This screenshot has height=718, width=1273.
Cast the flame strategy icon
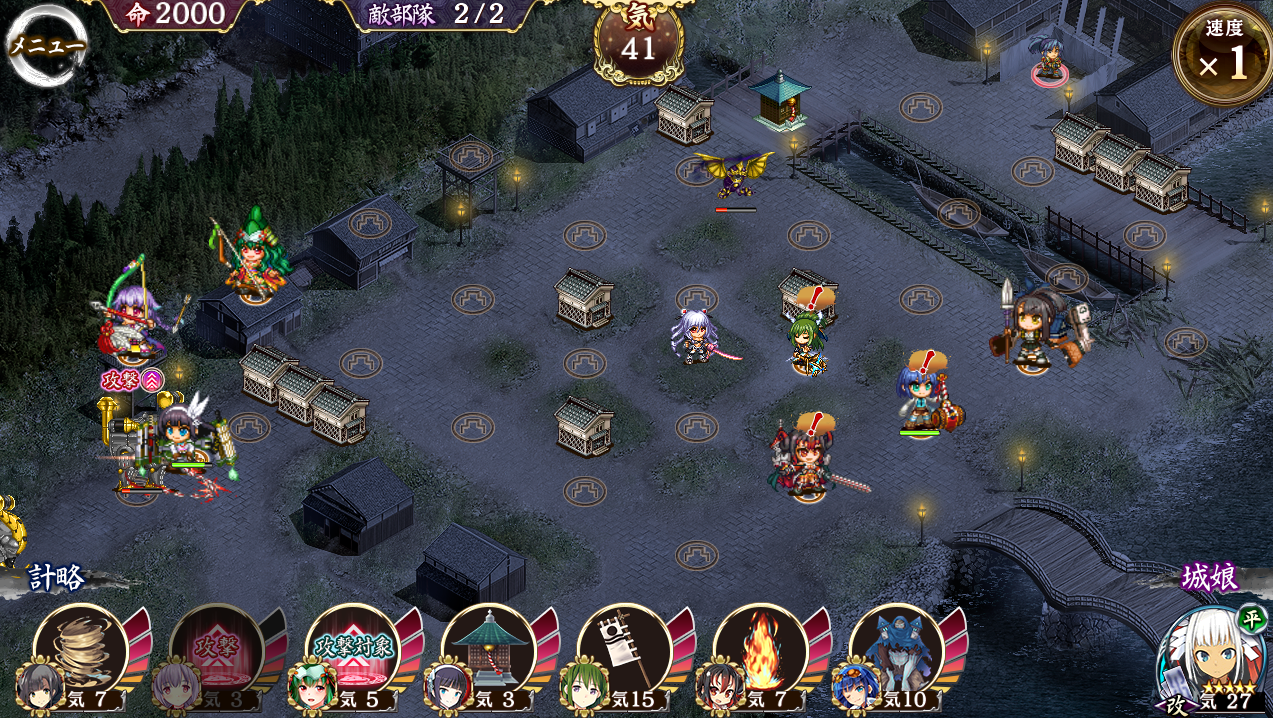coord(760,650)
